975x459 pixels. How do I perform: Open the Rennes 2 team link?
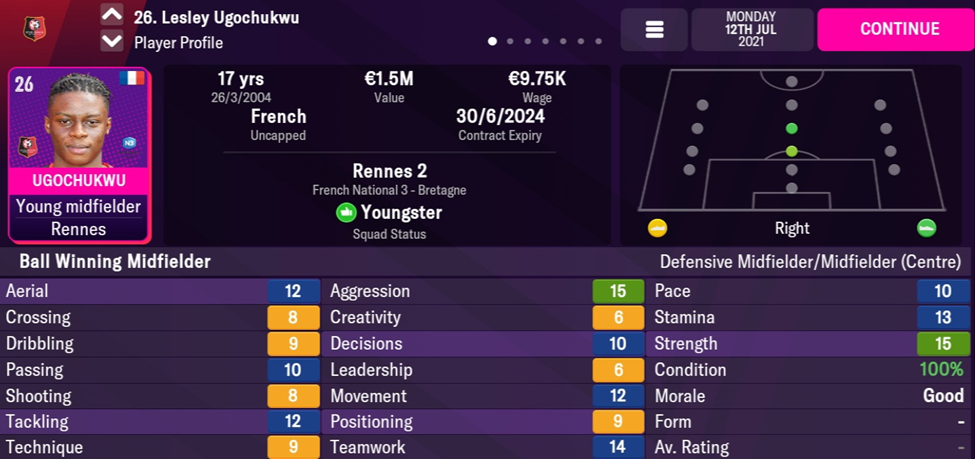point(390,171)
